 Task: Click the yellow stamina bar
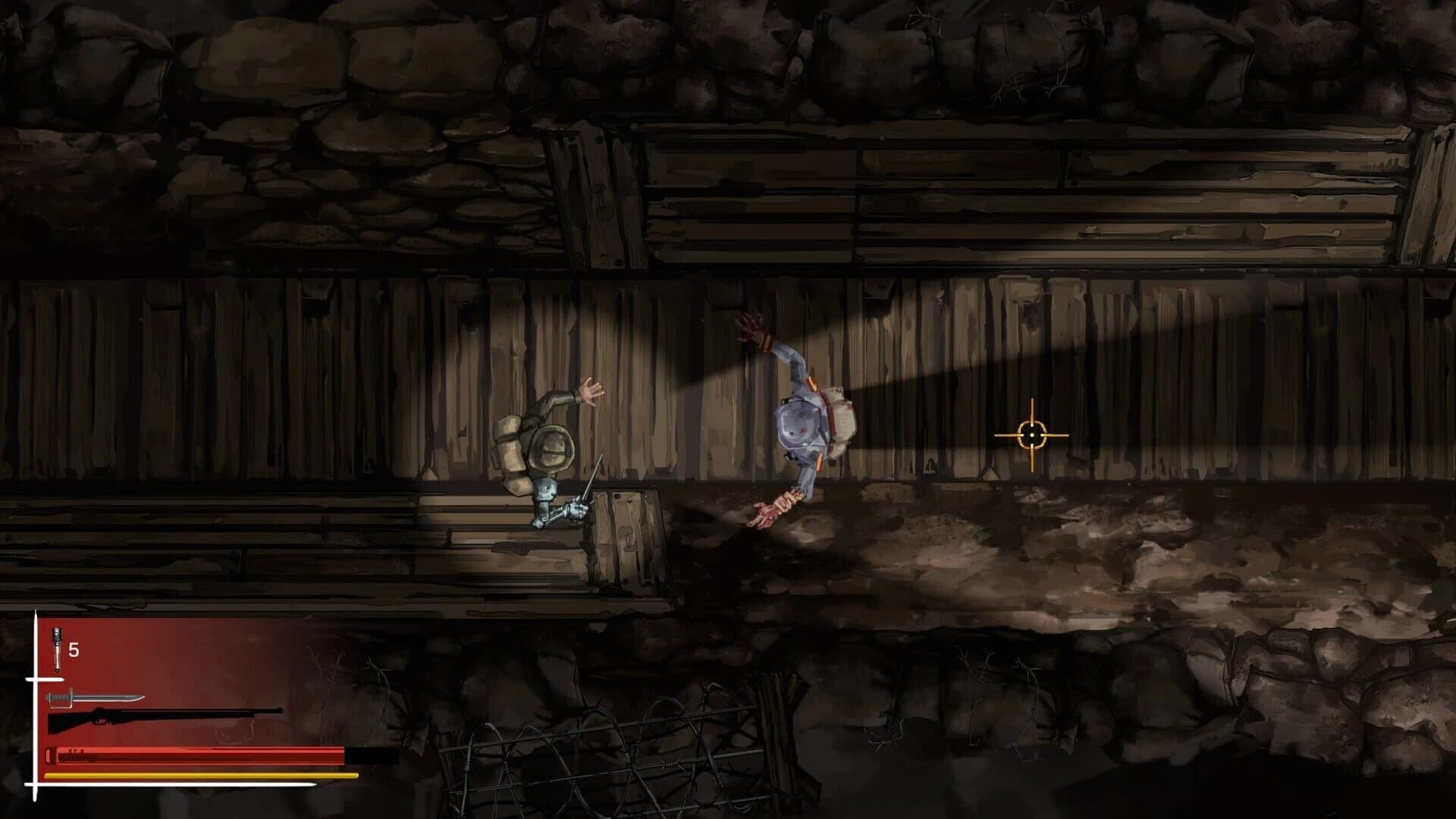[190, 777]
